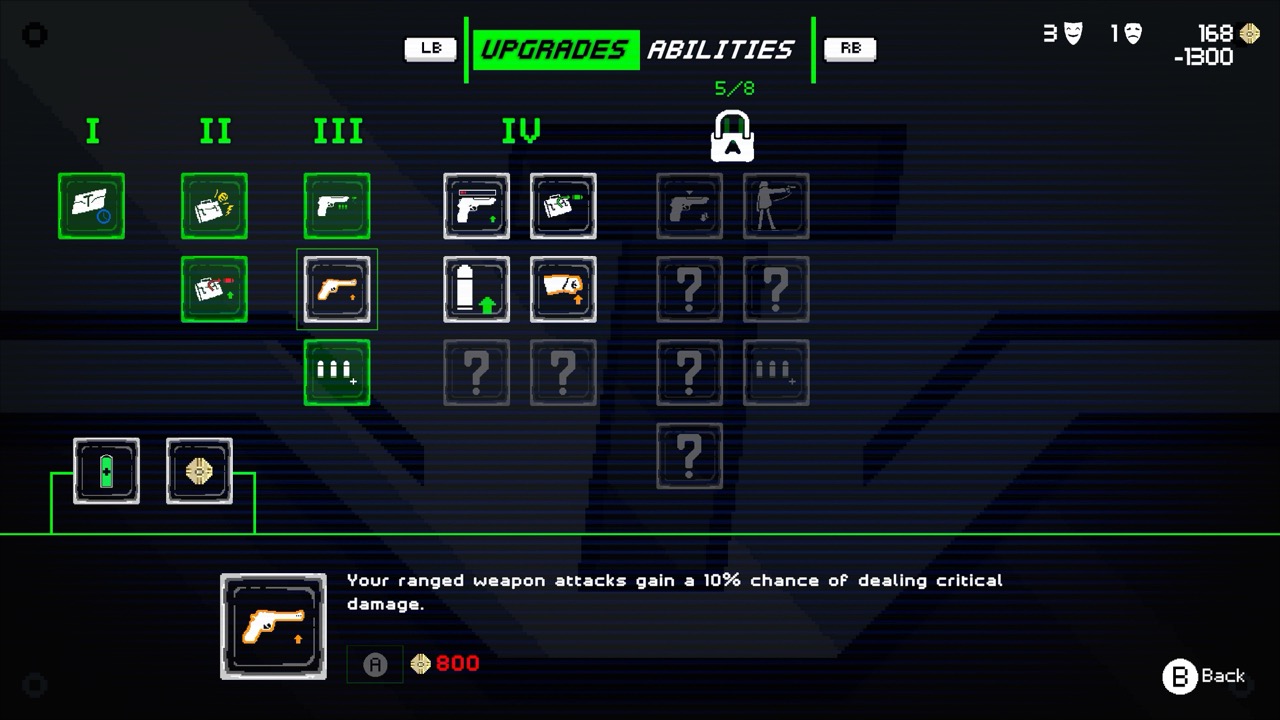Screen dimensions: 1280x720
Task: Open the pistol damage upgrade in tier IV
Action: (x=476, y=207)
